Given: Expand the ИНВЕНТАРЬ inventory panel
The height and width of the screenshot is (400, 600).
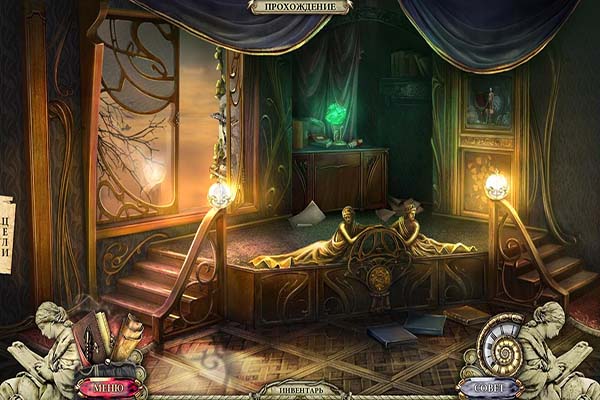Looking at the screenshot, I should click(x=300, y=390).
